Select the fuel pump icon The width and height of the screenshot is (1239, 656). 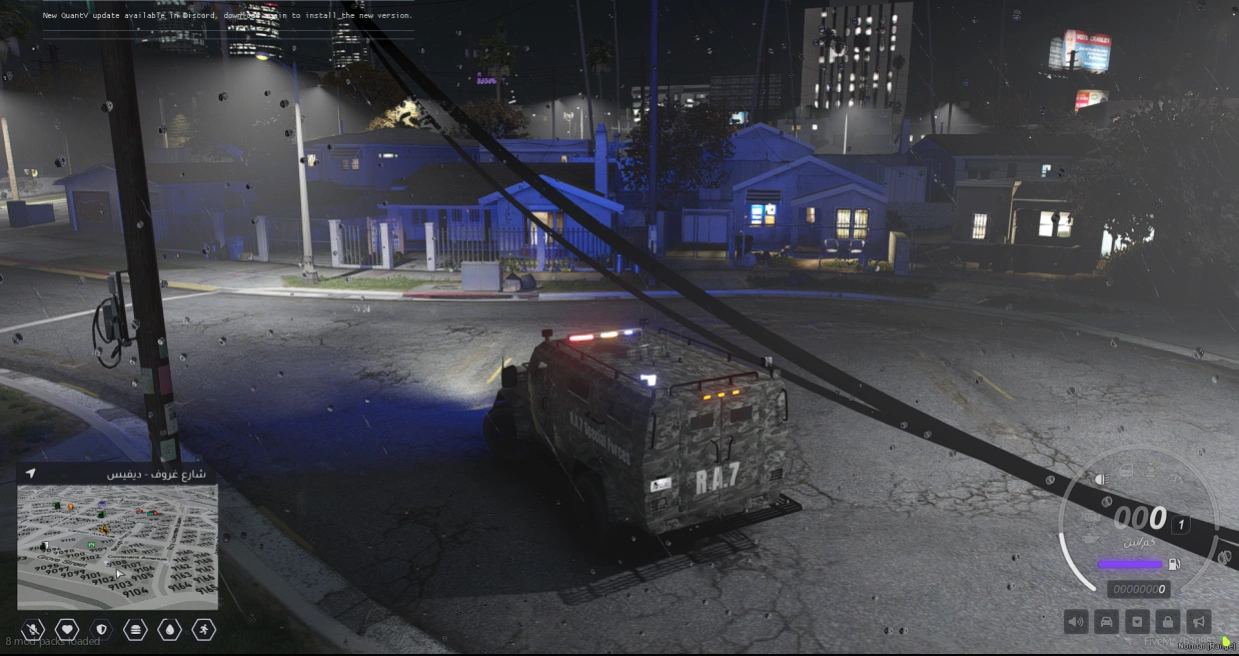[x=1175, y=564]
